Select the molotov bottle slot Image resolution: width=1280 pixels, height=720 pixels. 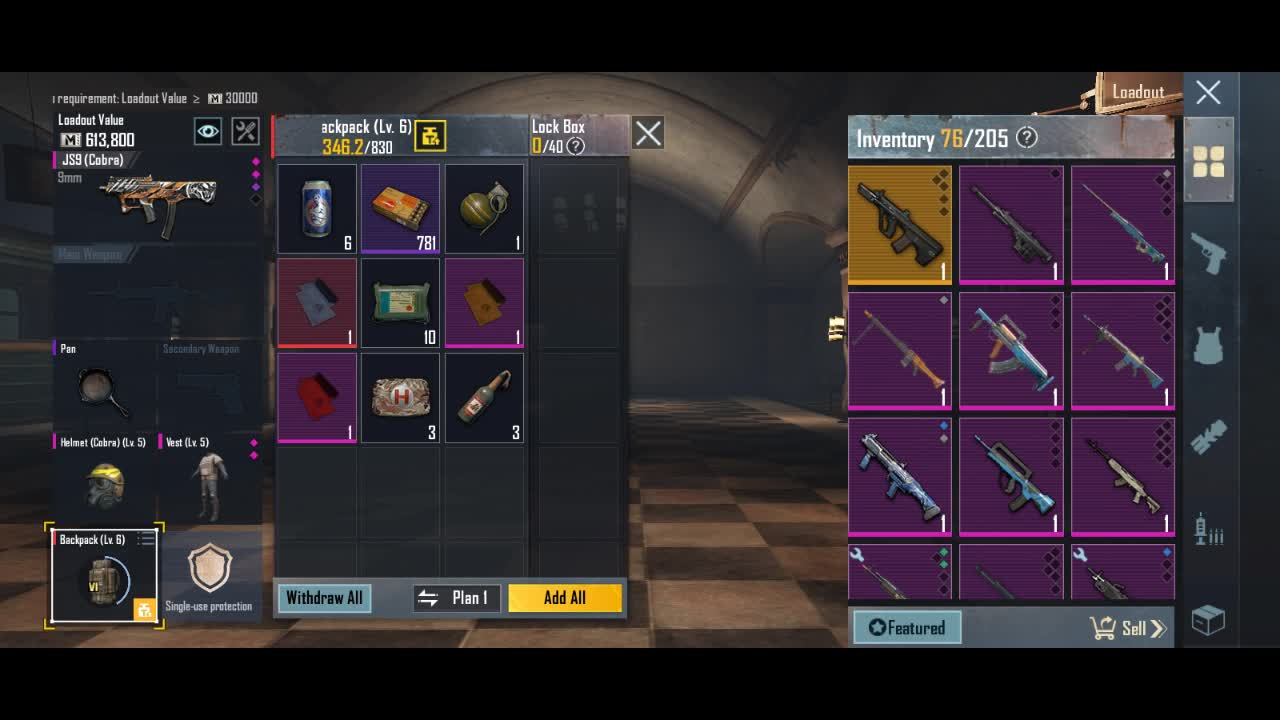pyautogui.click(x=484, y=397)
